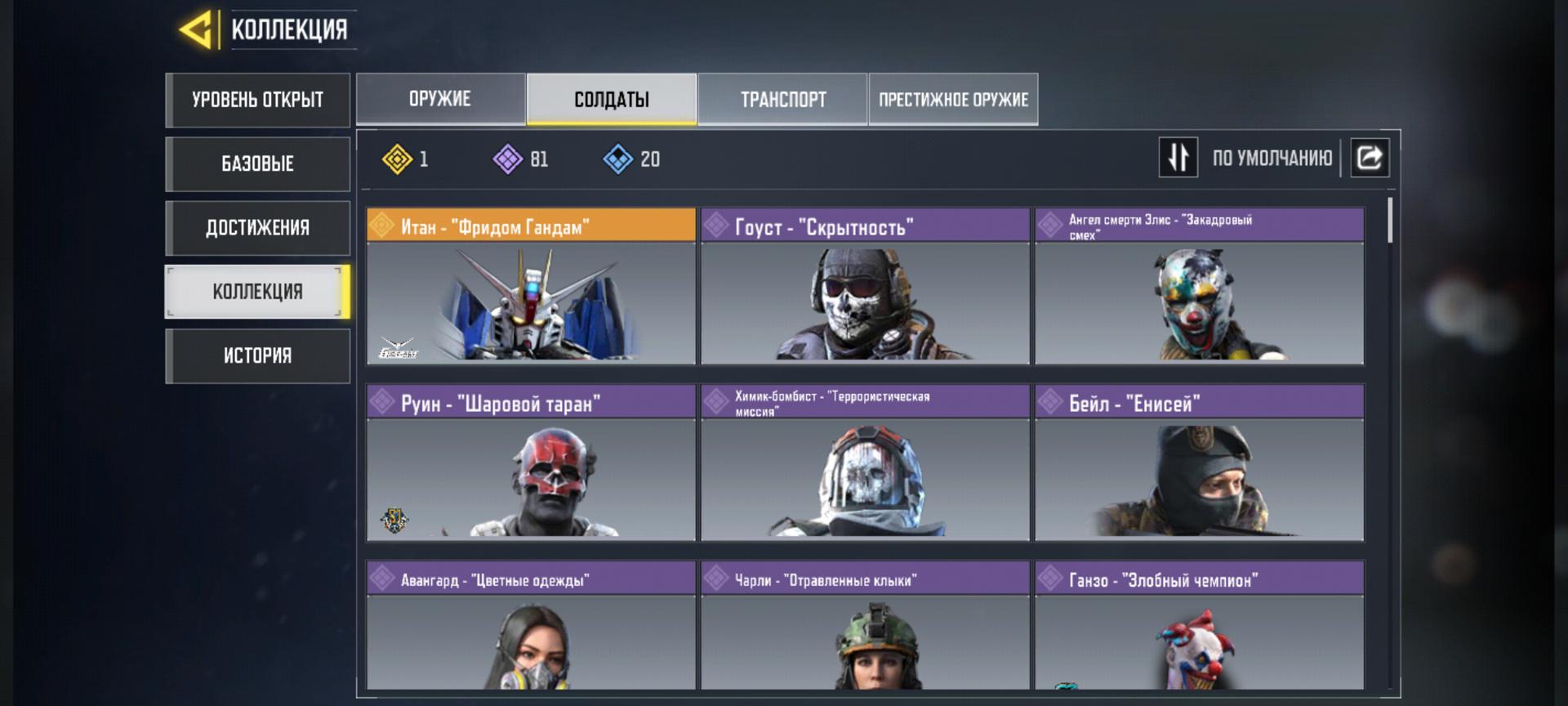The height and width of the screenshot is (706, 1568).
Task: Open the История section
Action: coord(257,355)
